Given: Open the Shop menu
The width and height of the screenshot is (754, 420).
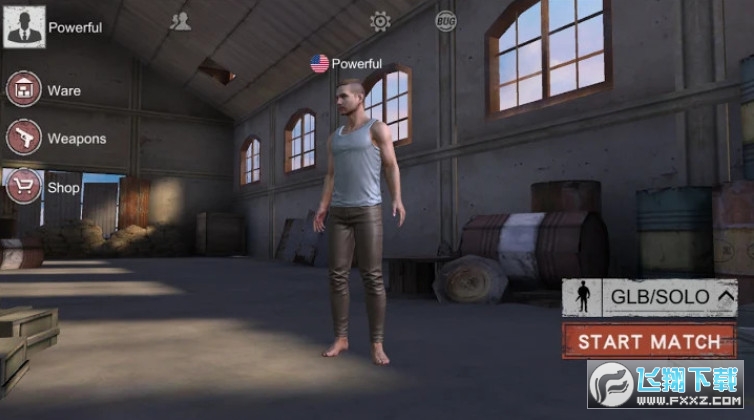Looking at the screenshot, I should pos(24,186).
